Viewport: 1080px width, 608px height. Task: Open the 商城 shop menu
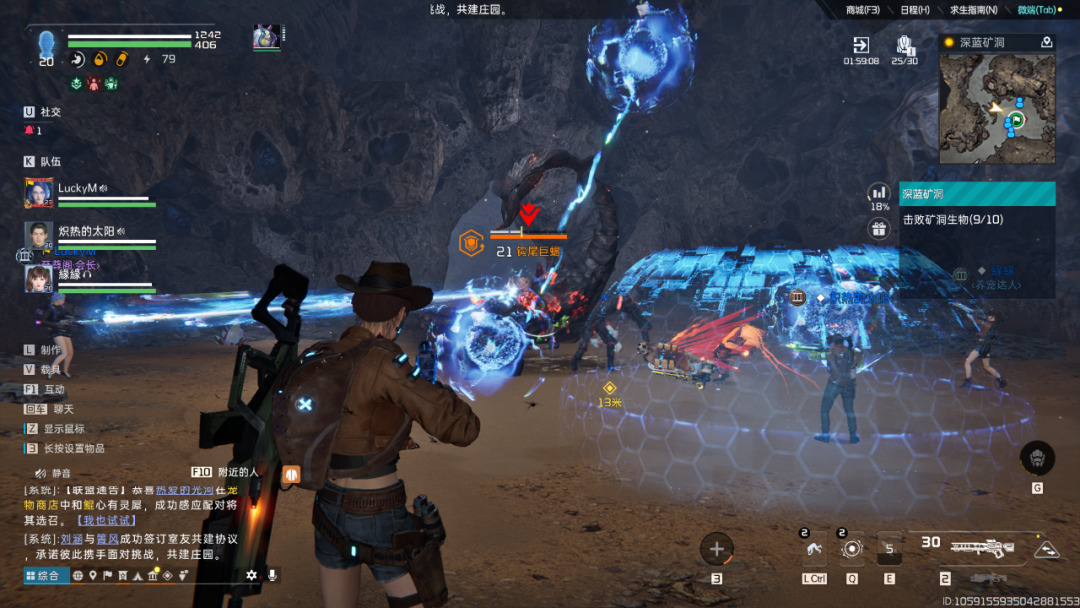pyautogui.click(x=862, y=10)
